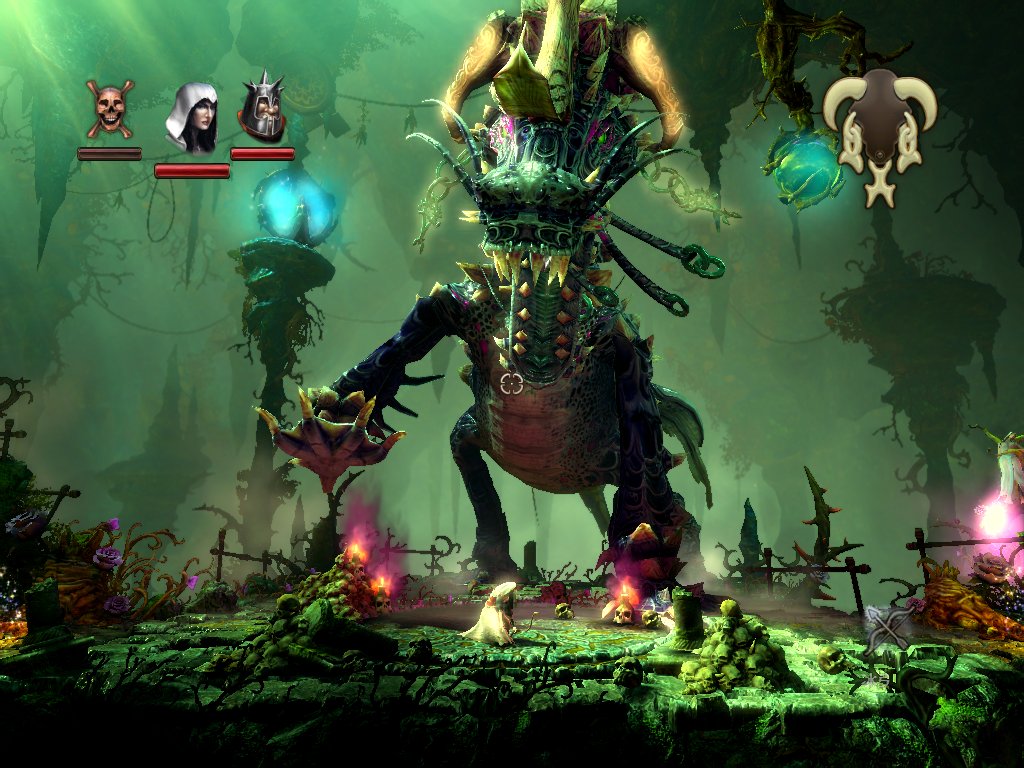Select the skull portrait of the dead hero
1024x768 pixels.
tap(109, 108)
